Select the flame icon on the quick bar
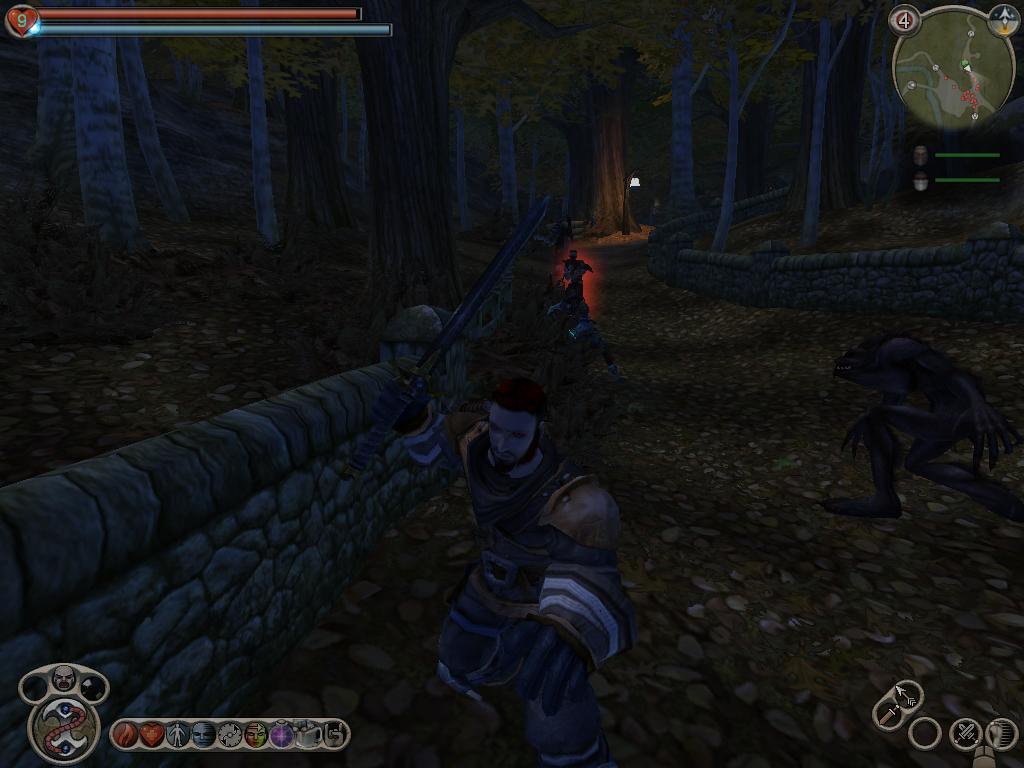The height and width of the screenshot is (768, 1024). [124, 735]
